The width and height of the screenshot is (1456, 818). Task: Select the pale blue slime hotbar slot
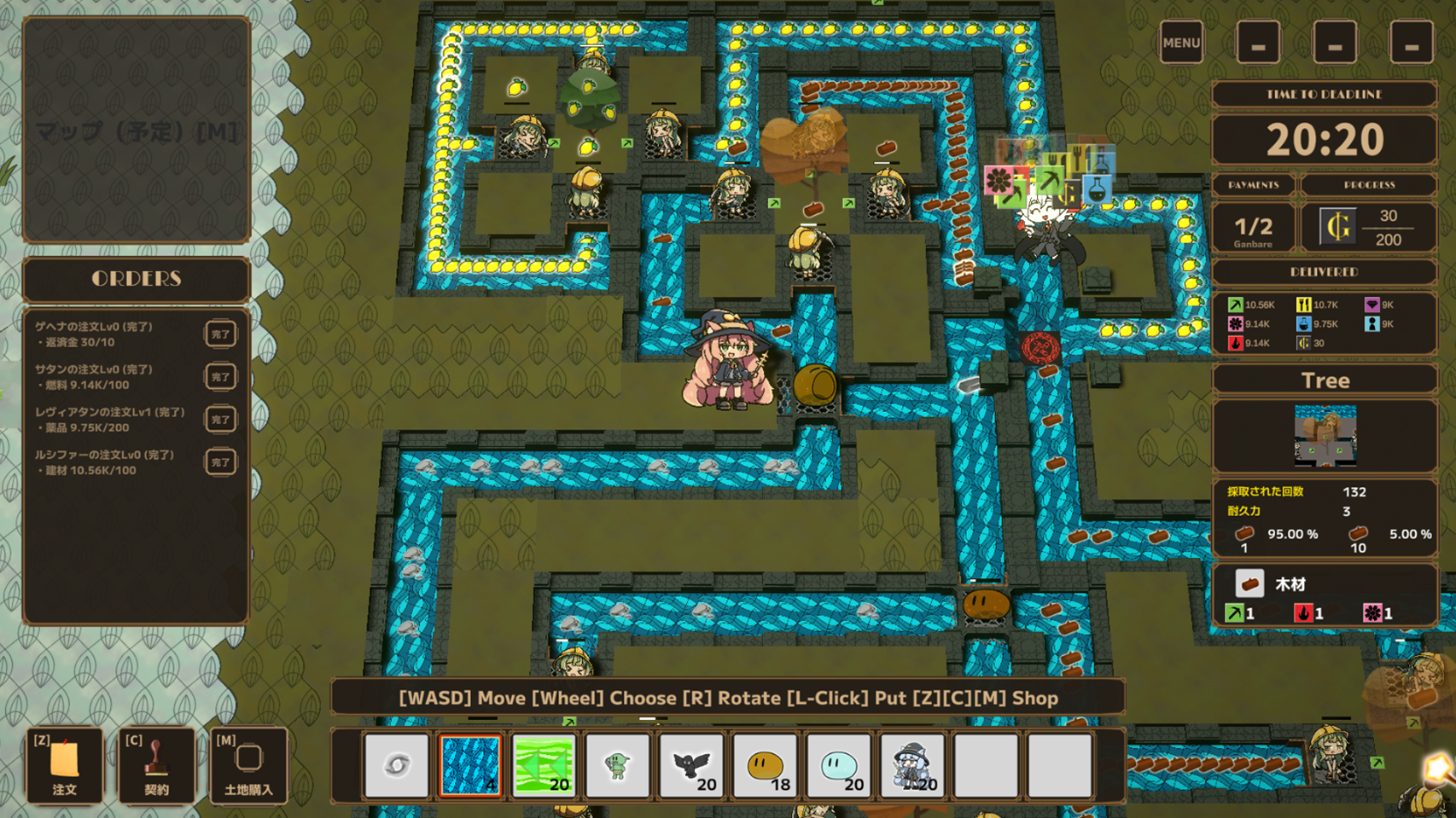click(x=838, y=765)
